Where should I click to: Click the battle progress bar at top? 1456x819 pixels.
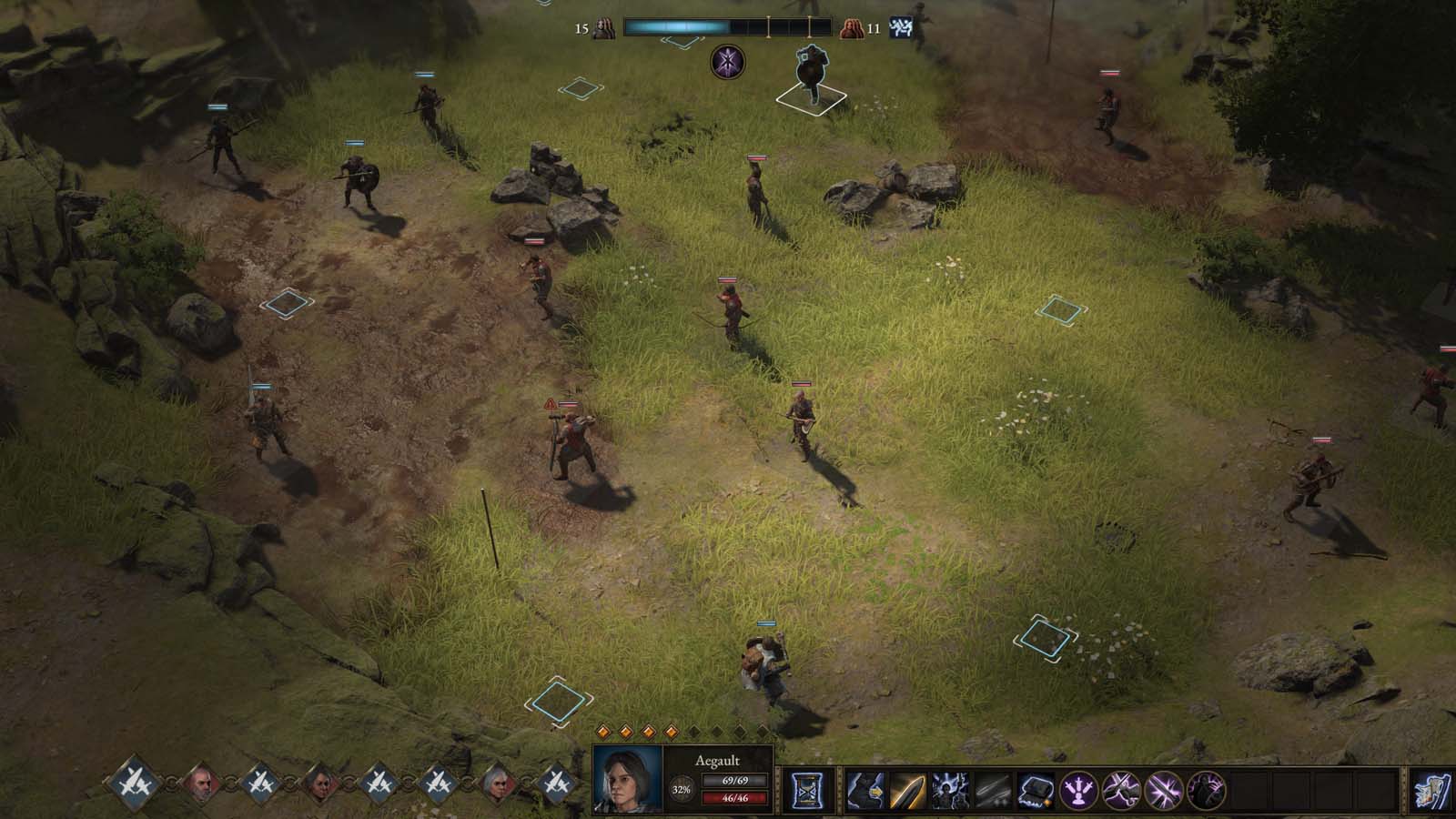(728, 25)
